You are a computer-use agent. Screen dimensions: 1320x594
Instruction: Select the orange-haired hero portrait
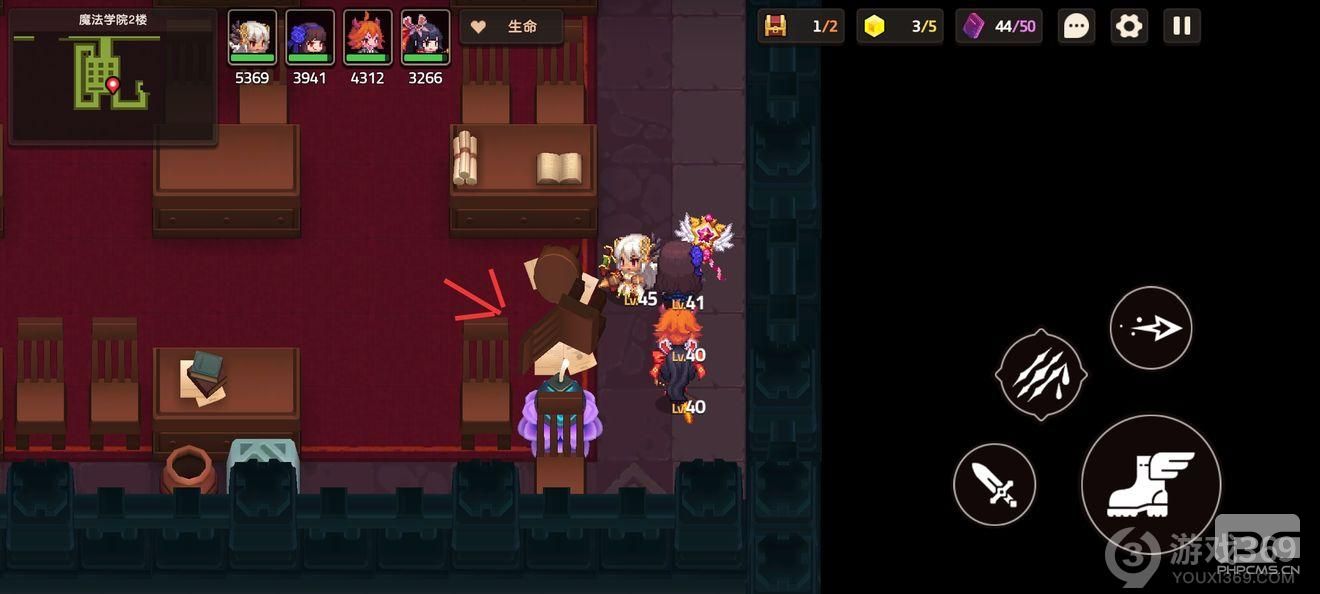pos(368,38)
